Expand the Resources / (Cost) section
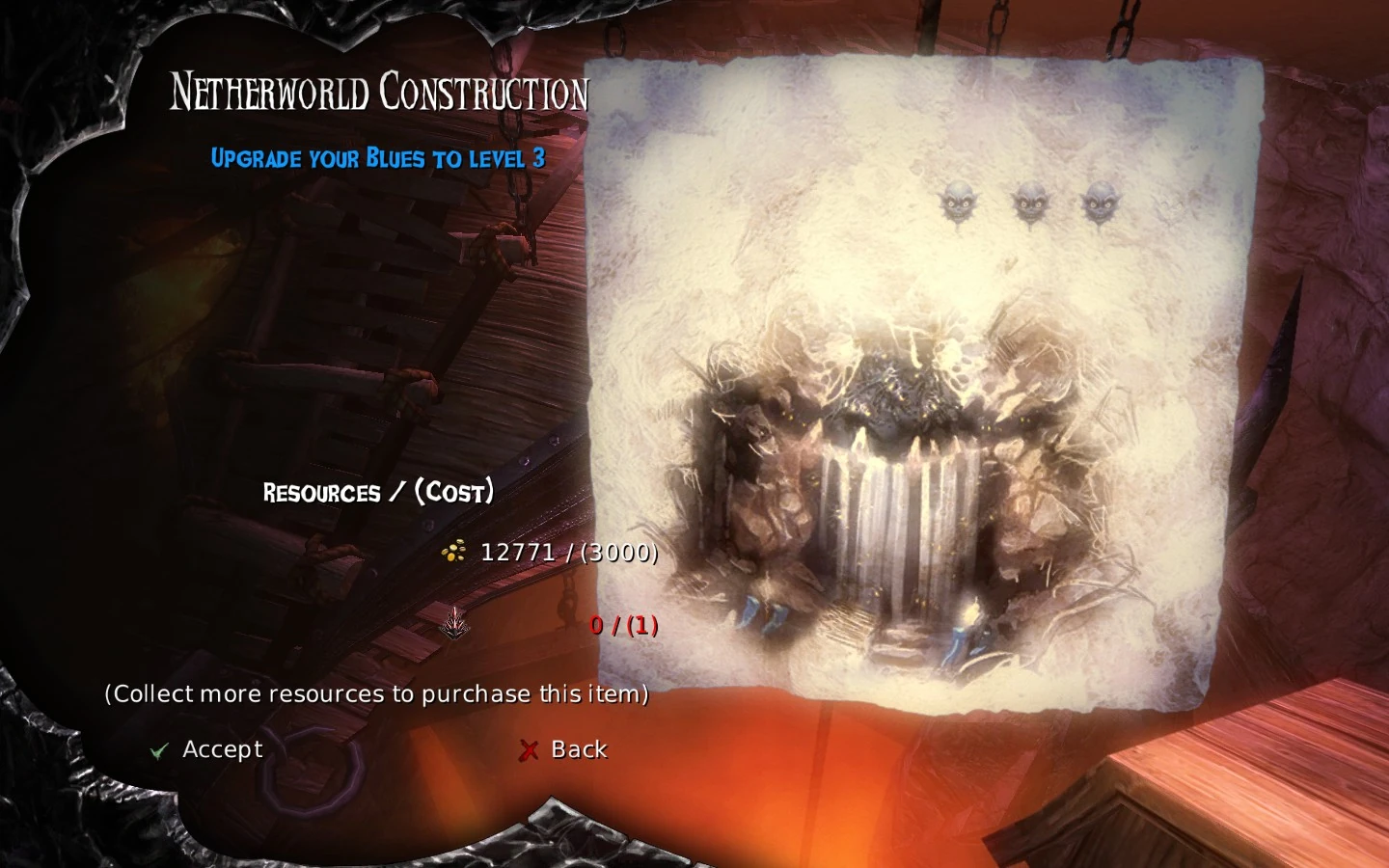 pos(378,493)
